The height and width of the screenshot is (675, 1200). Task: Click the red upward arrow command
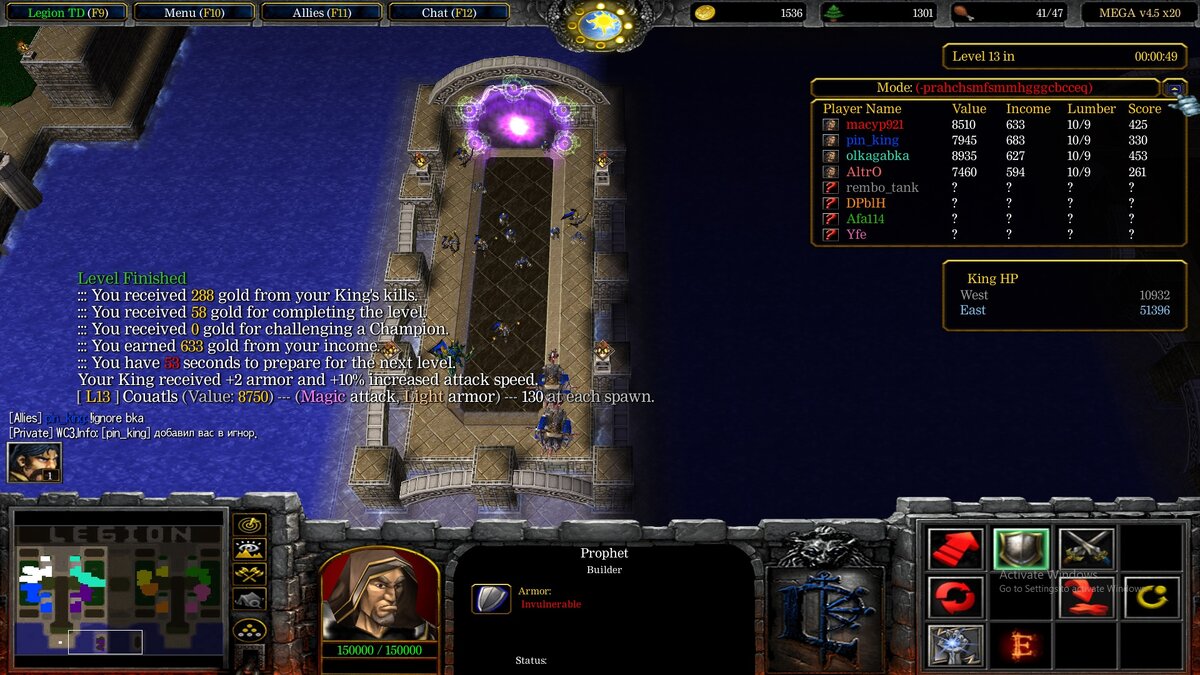click(x=955, y=549)
